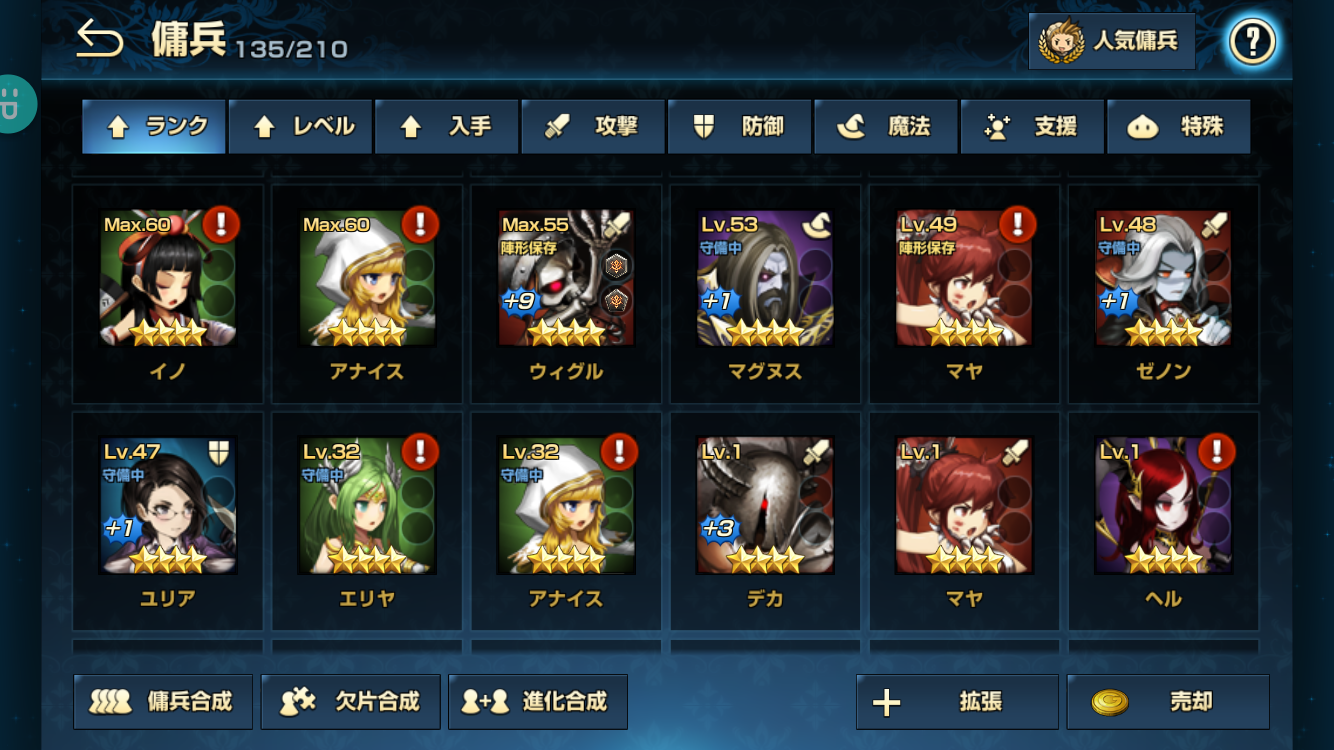Viewport: 1334px width, 750px height.
Task: Go back with the return arrow
Action: pyautogui.click(x=100, y=41)
